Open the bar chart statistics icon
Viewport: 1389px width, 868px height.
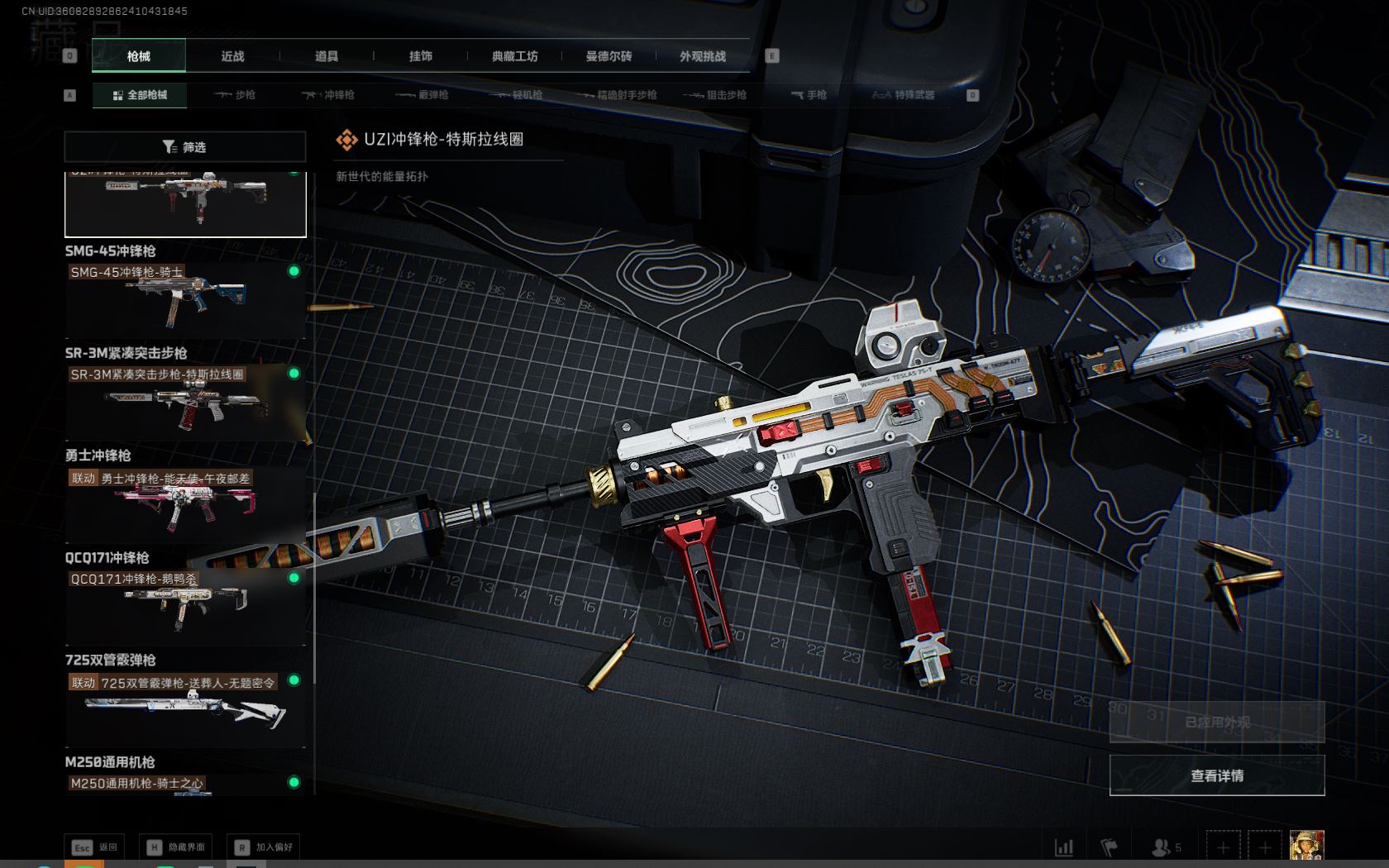[1064, 847]
